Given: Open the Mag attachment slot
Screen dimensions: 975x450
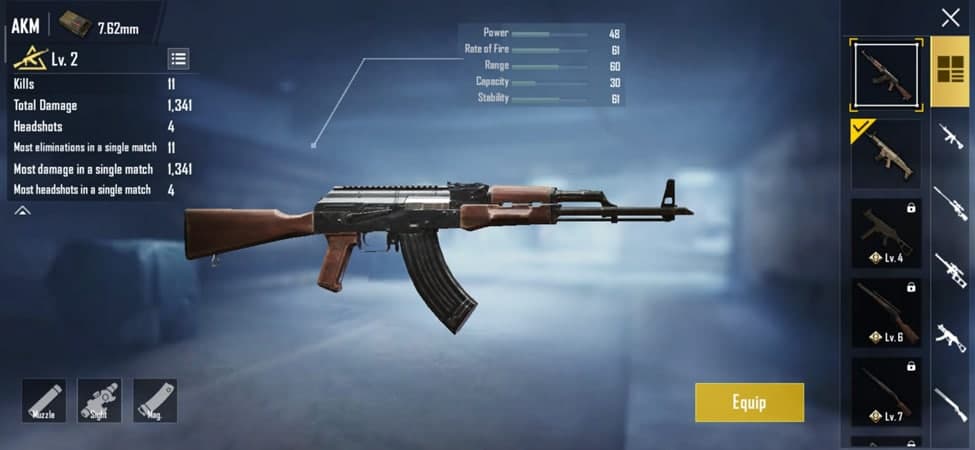Looking at the screenshot, I should point(155,400).
